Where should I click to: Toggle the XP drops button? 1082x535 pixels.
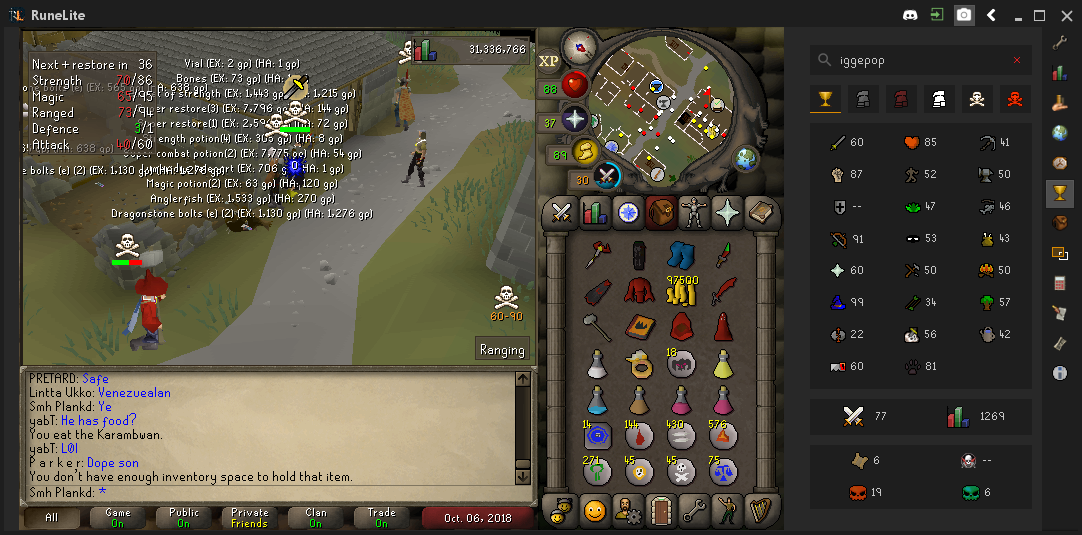click(549, 61)
